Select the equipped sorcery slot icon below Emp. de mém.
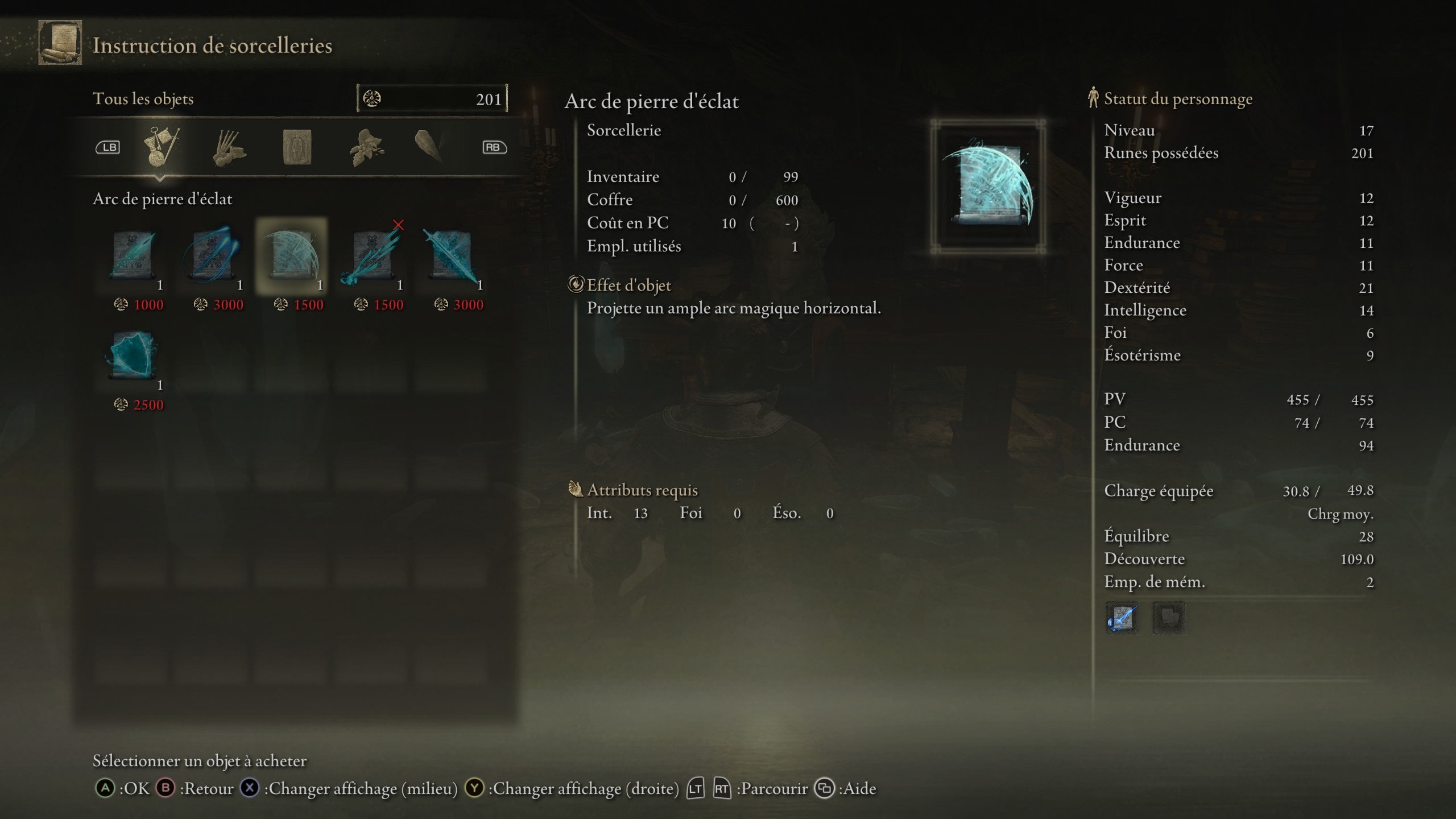This screenshot has width=1456, height=819. click(1123, 619)
